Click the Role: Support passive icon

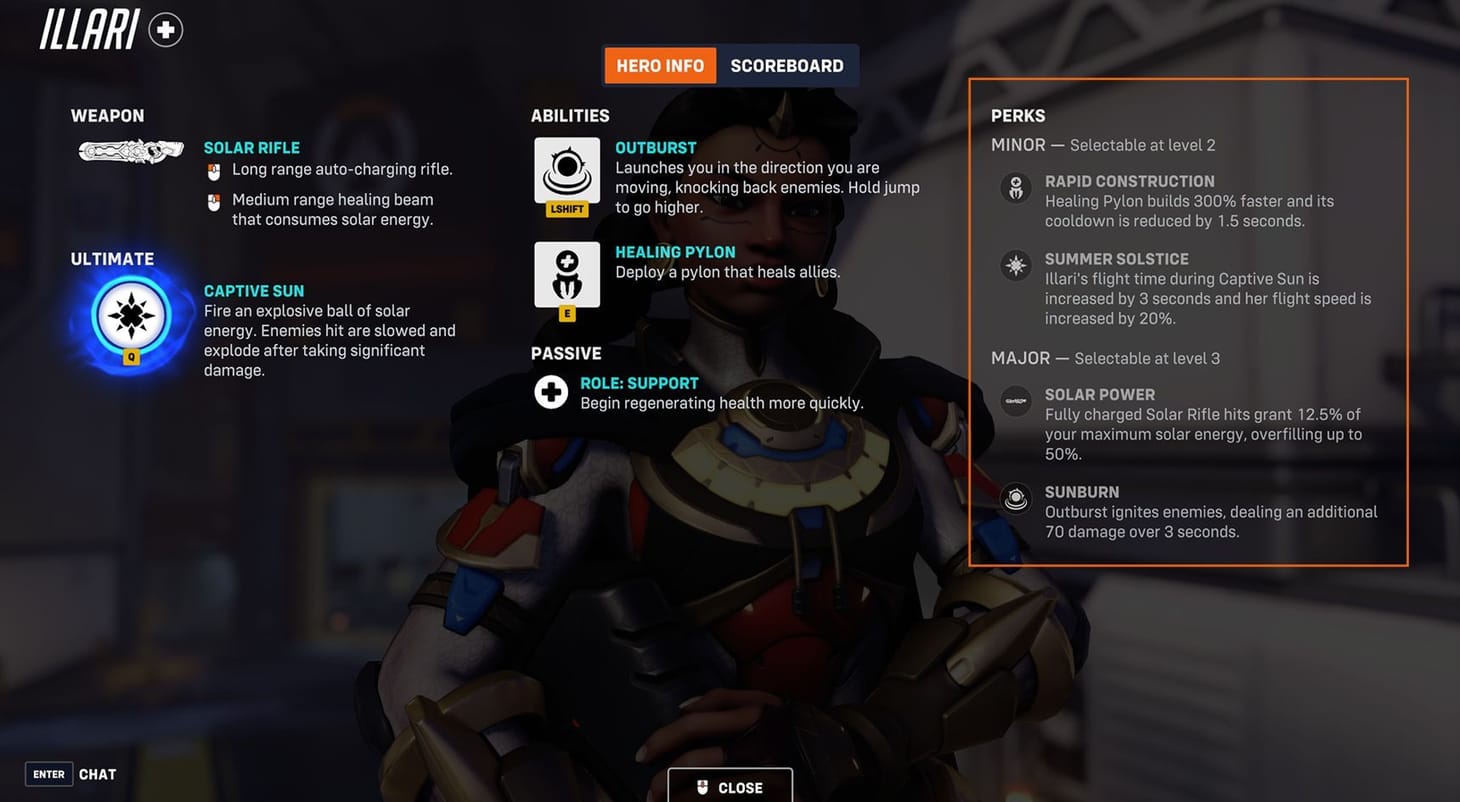(x=551, y=392)
